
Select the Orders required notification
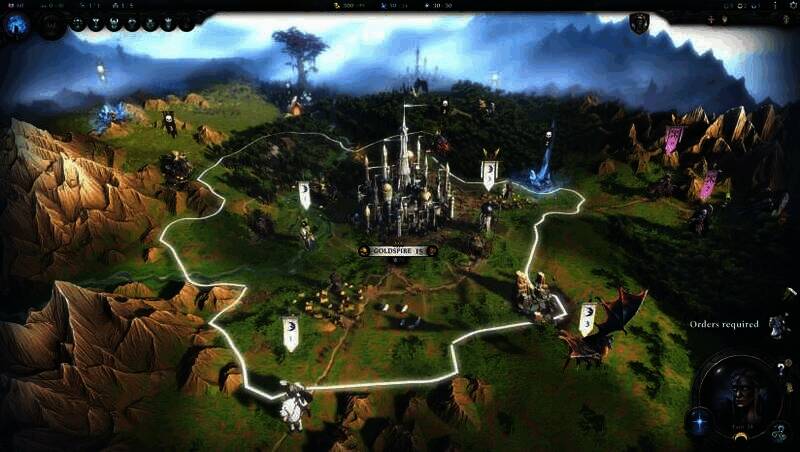pos(723,324)
